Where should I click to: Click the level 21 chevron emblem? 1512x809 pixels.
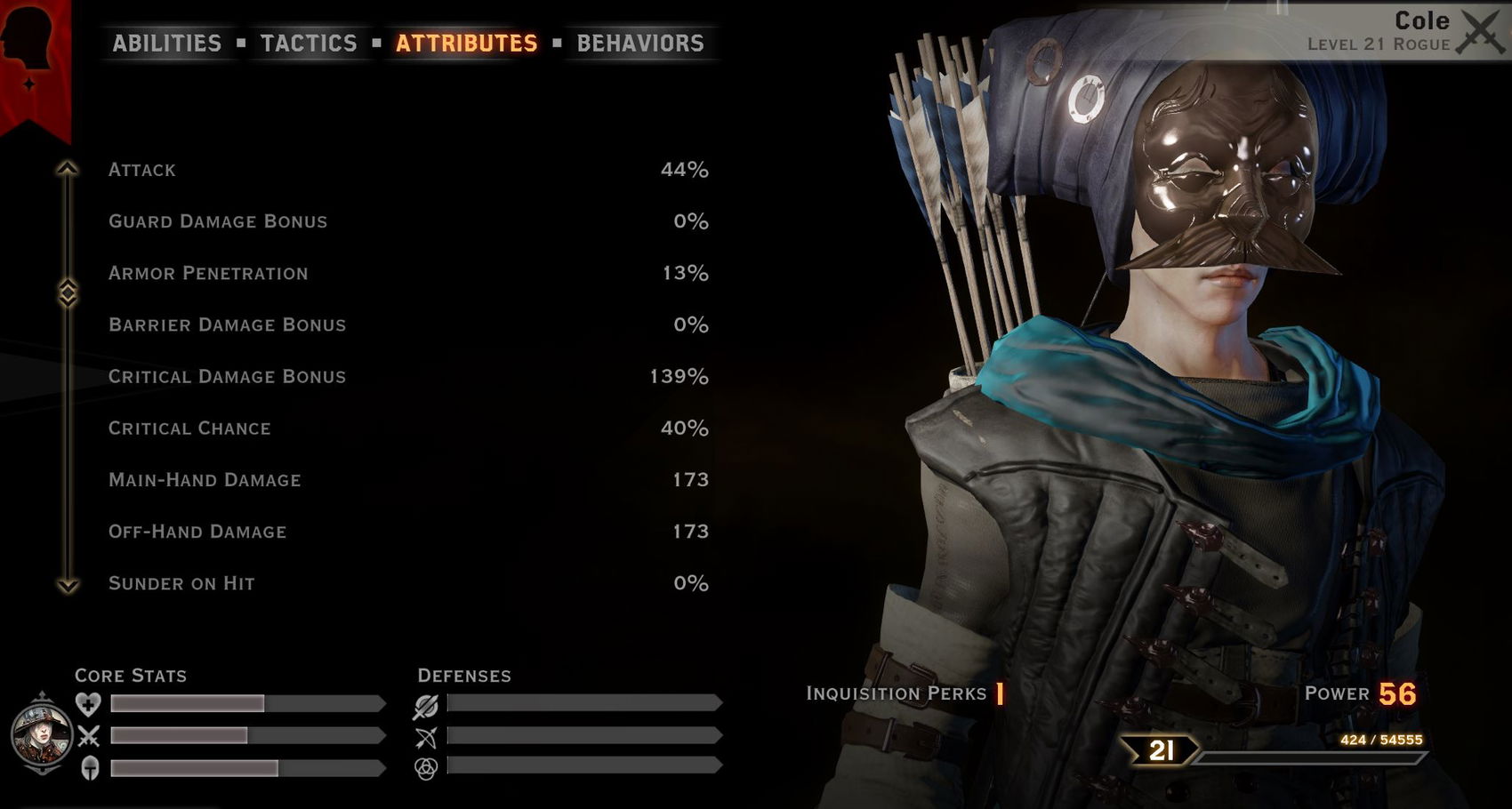coord(1157,751)
